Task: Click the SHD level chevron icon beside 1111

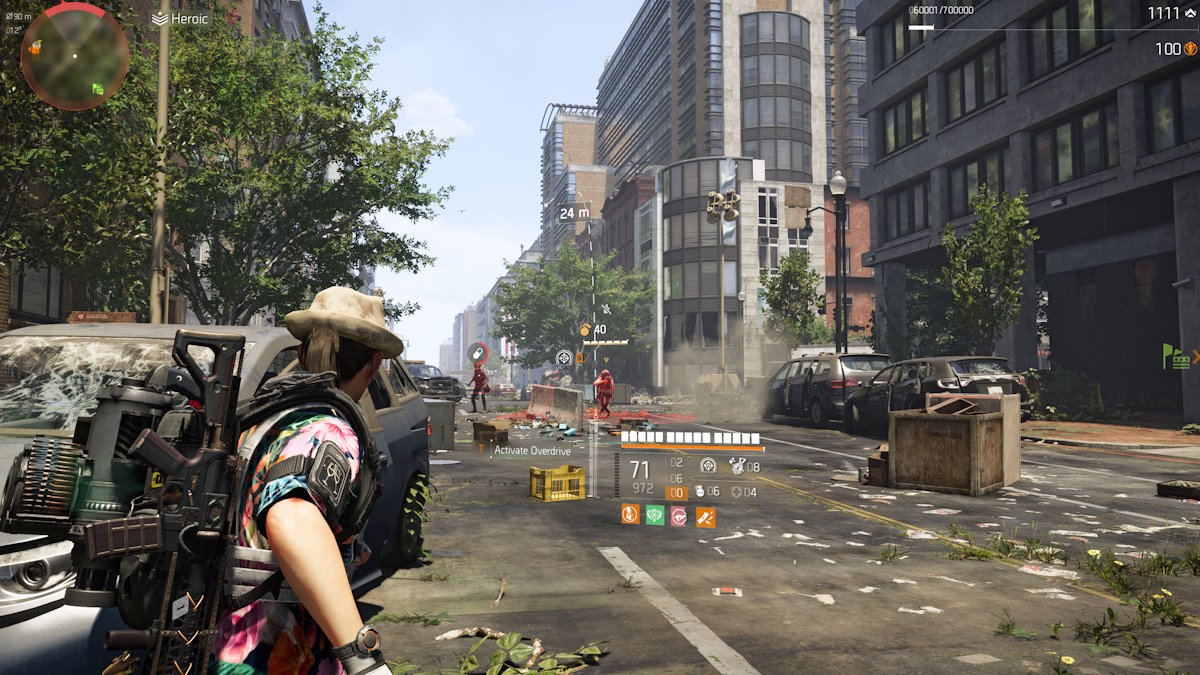Action: coord(1189,13)
